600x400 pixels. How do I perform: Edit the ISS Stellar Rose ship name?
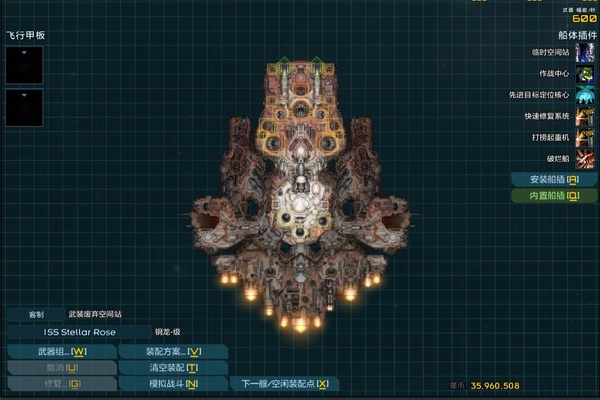(79, 332)
